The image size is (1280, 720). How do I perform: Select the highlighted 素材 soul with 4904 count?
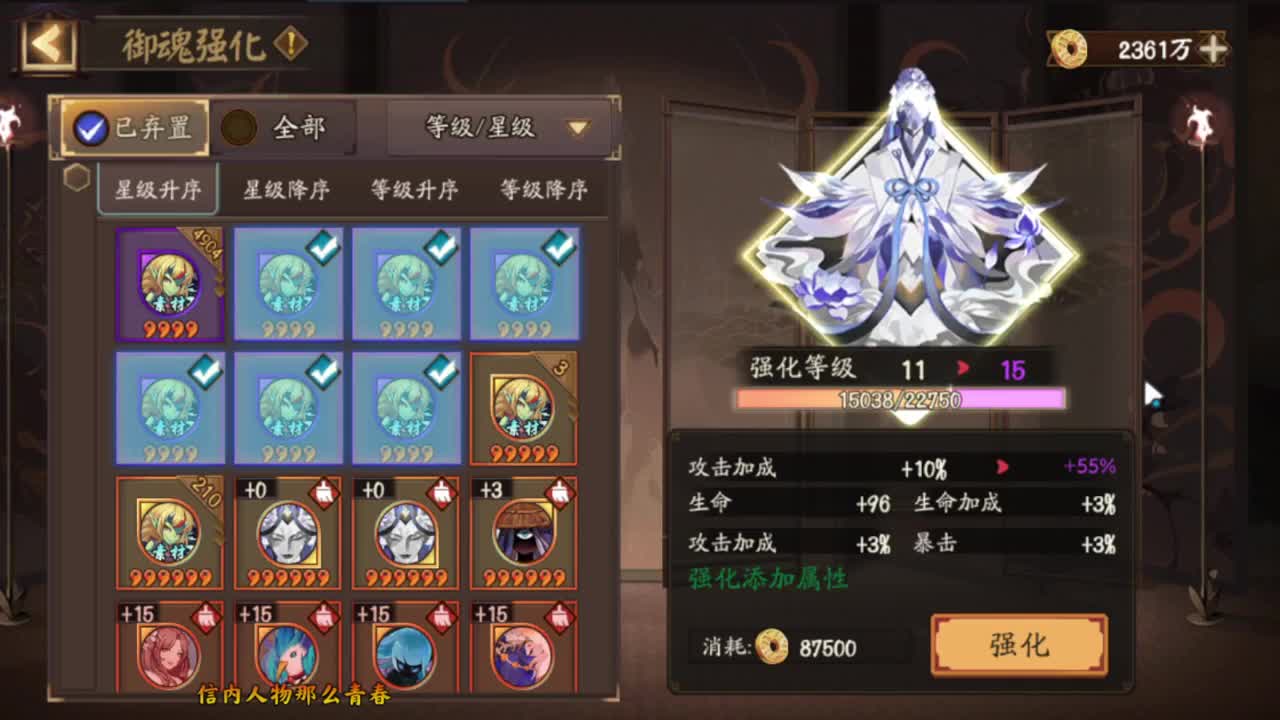click(167, 283)
